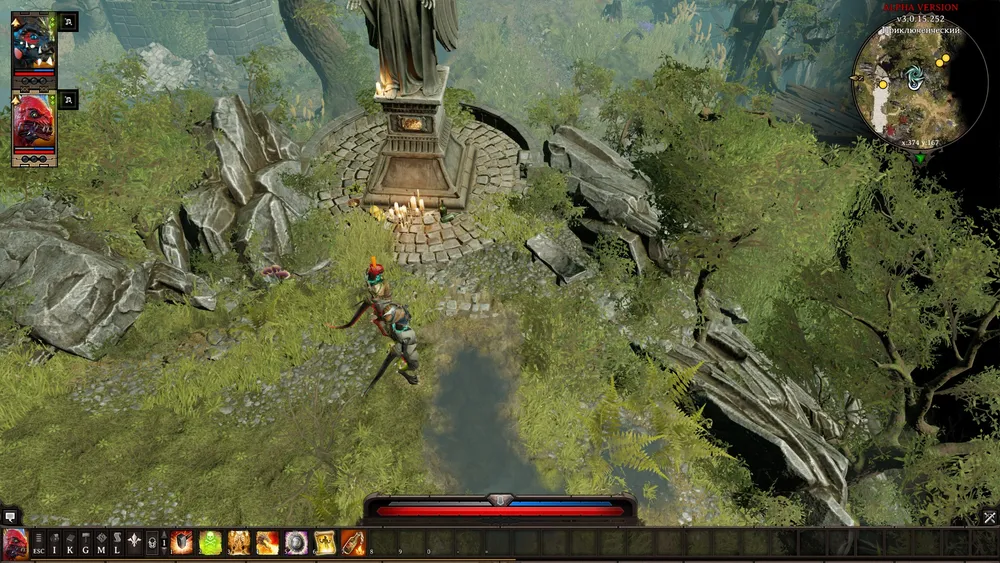Activate the shield skill in hotbar slot 1
Screen dimensions: 1000x563
tap(183, 543)
